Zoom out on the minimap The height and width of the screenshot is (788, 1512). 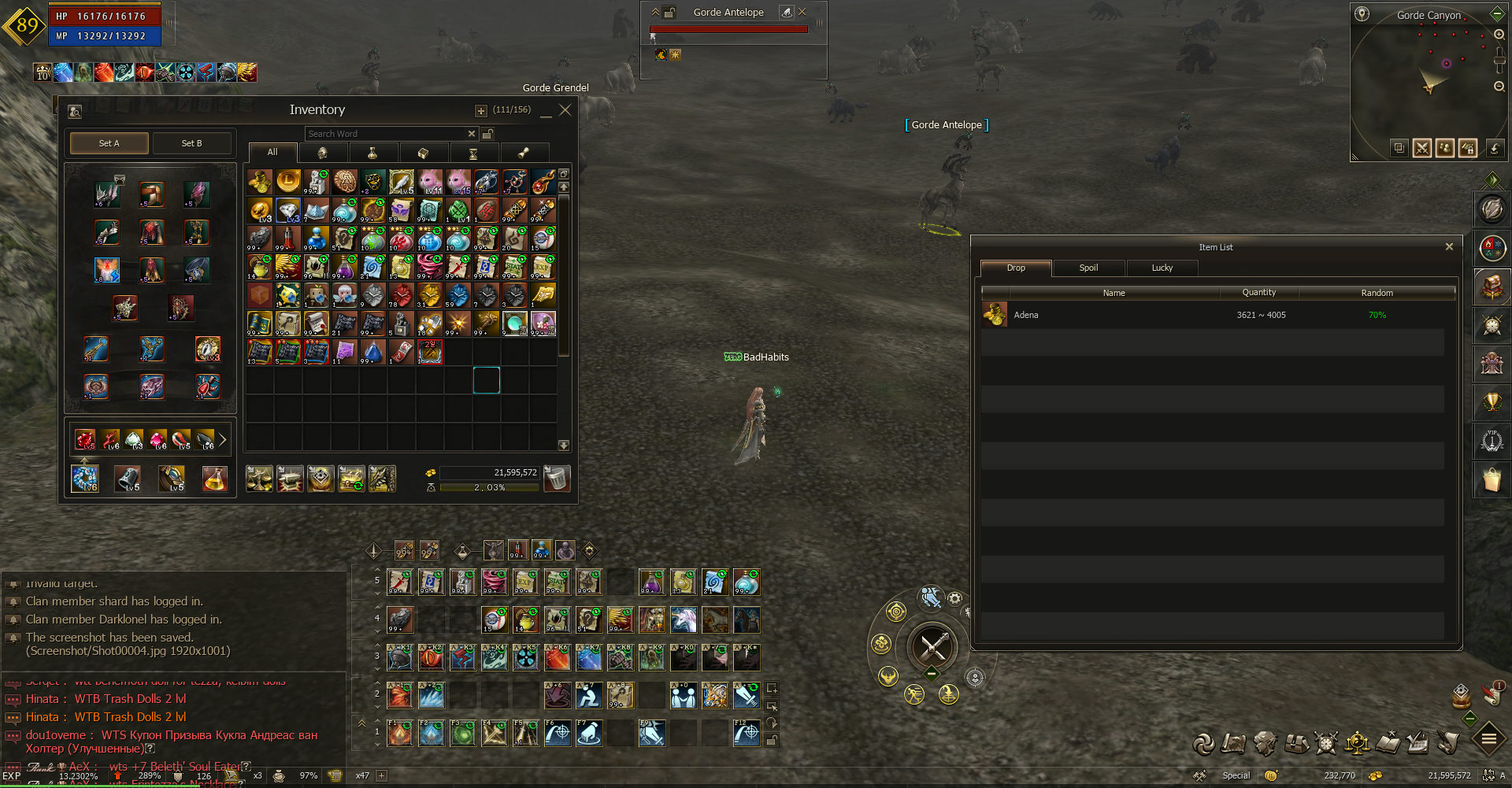1499,87
